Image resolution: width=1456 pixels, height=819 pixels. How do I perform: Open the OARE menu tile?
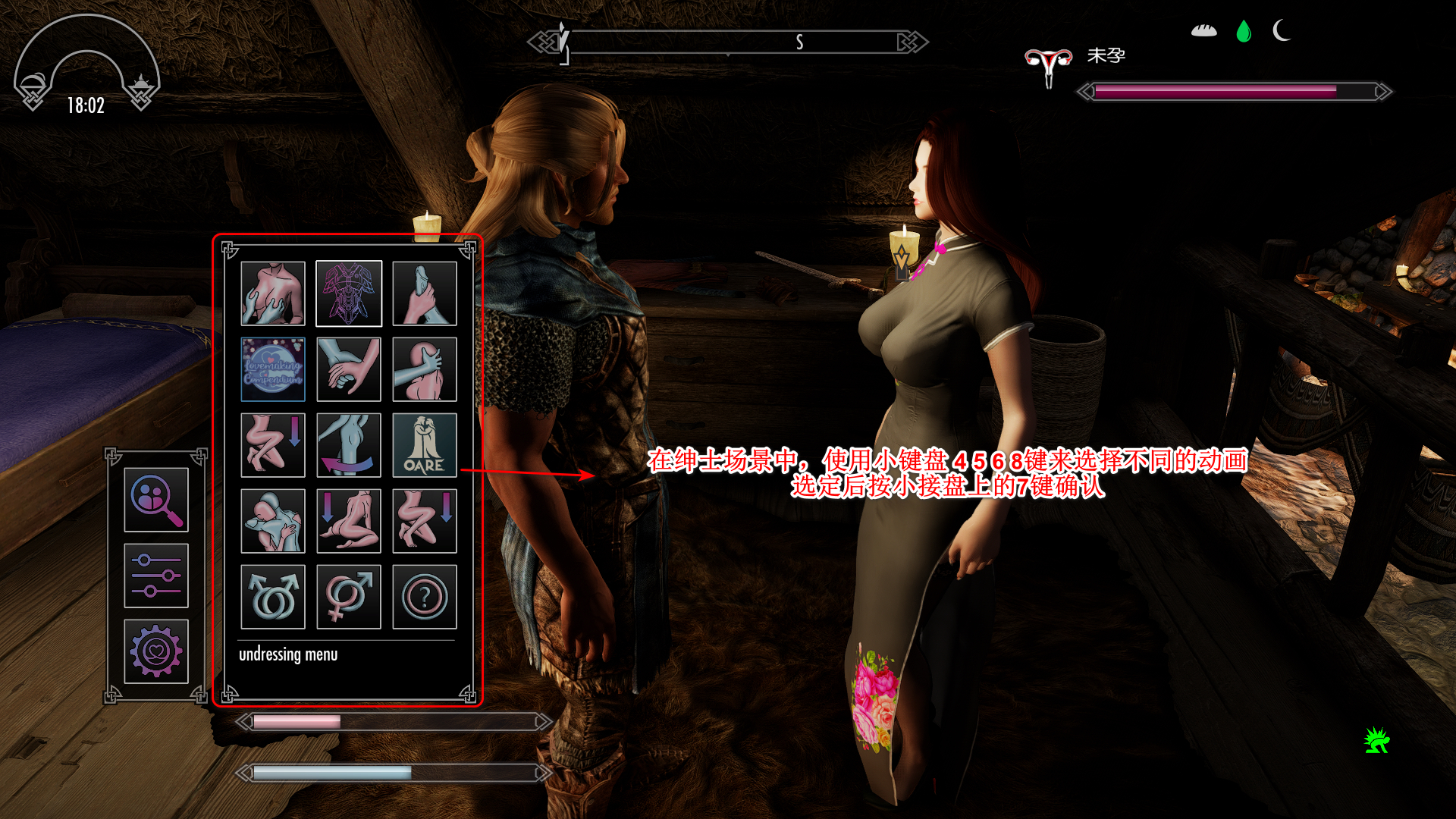pos(425,445)
